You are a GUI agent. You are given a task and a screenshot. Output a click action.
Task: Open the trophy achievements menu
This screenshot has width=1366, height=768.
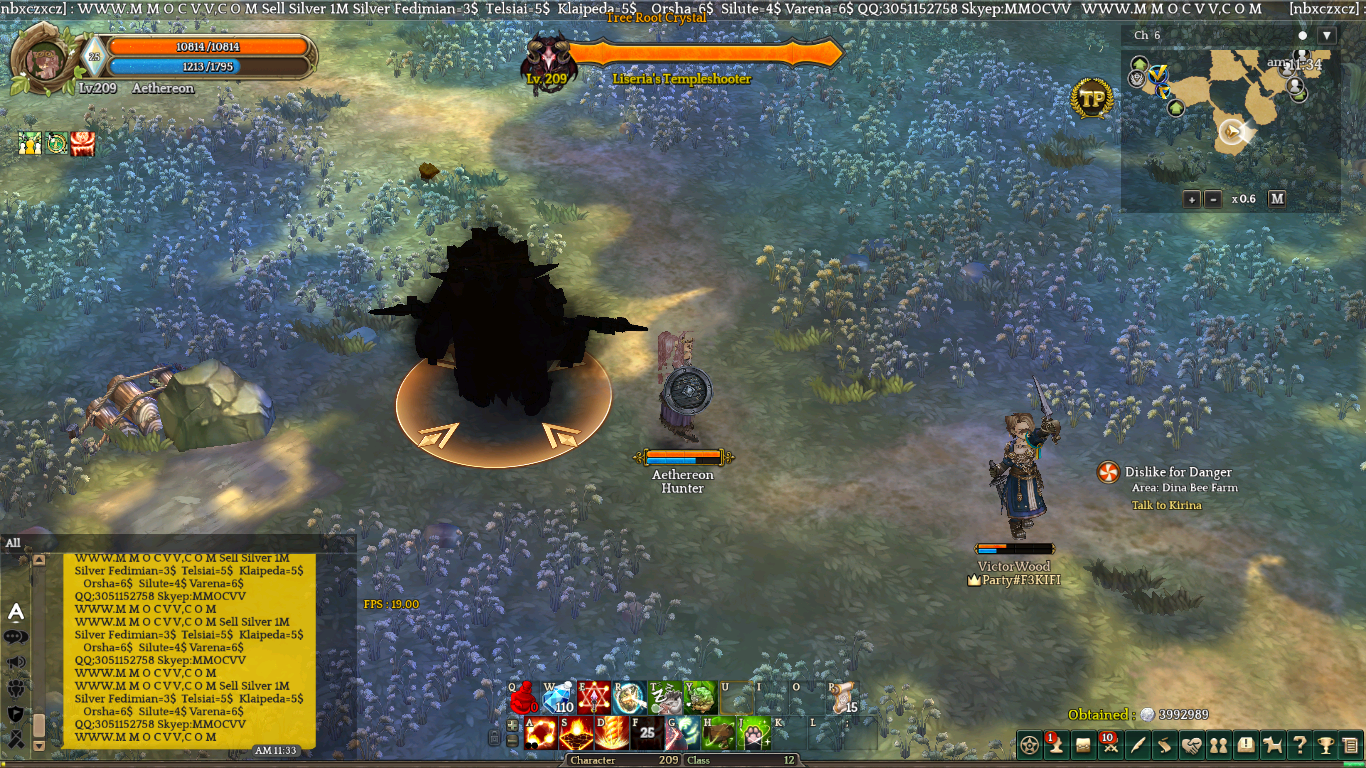[x=1325, y=745]
